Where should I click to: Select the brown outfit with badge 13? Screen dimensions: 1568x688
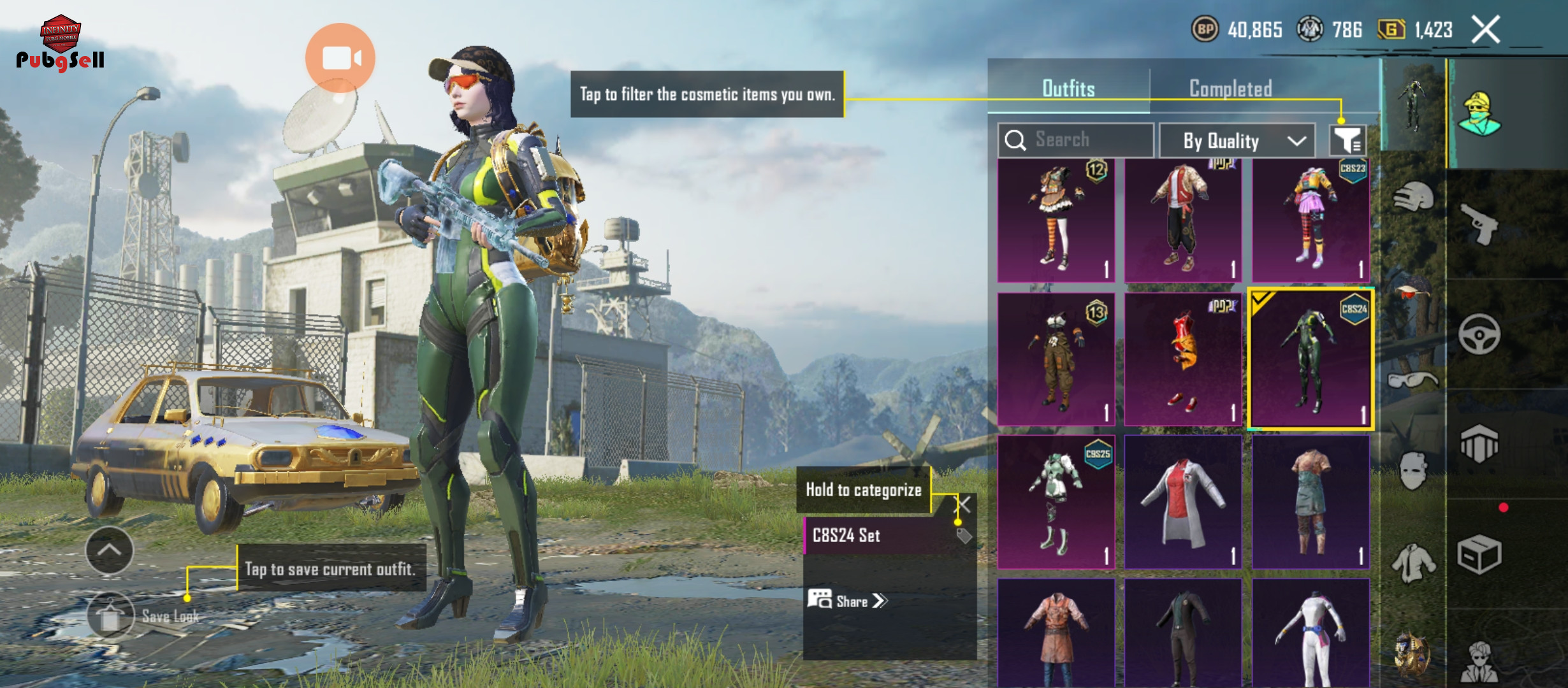[1056, 359]
